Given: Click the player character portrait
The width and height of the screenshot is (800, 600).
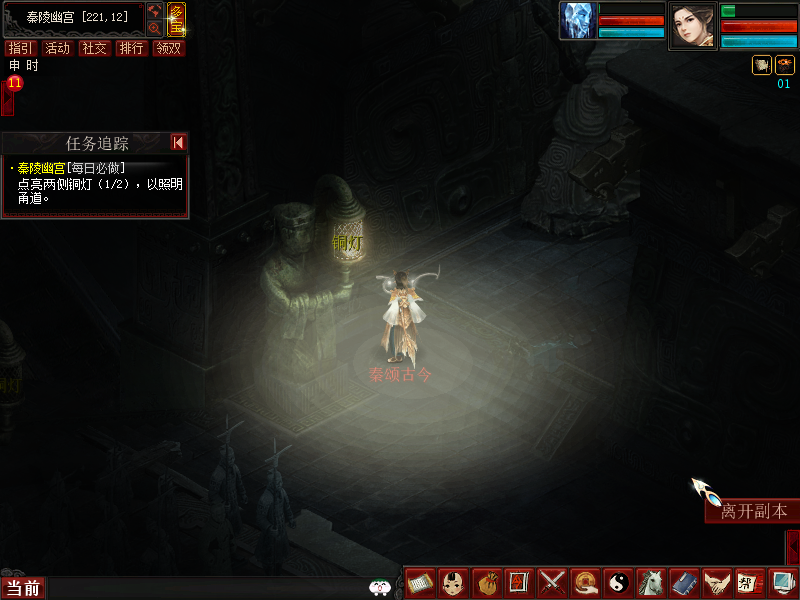Looking at the screenshot, I should tap(692, 24).
